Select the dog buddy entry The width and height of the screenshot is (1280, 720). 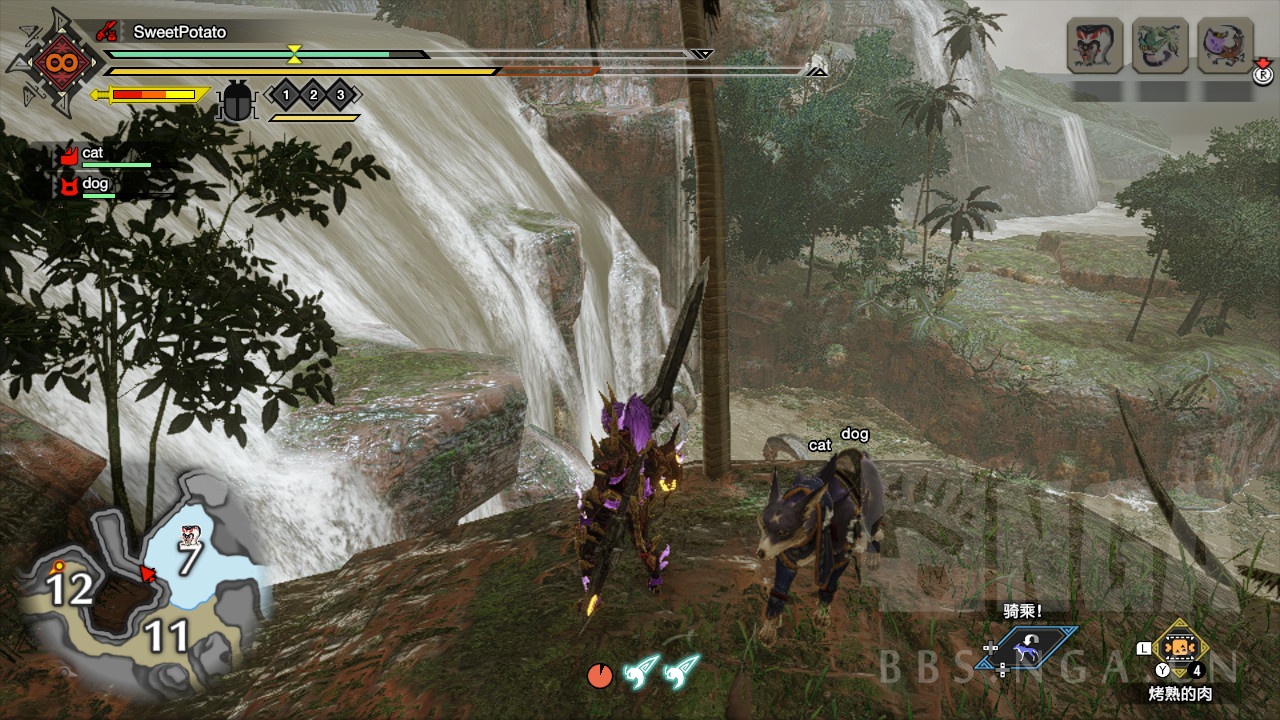(x=94, y=185)
